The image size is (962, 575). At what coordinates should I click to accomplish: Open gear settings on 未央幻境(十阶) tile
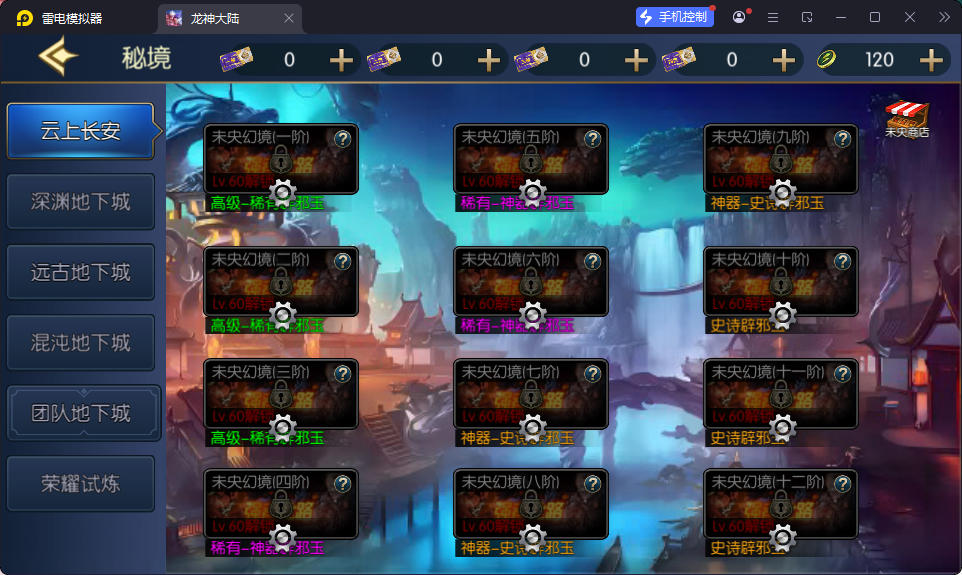pyautogui.click(x=783, y=315)
